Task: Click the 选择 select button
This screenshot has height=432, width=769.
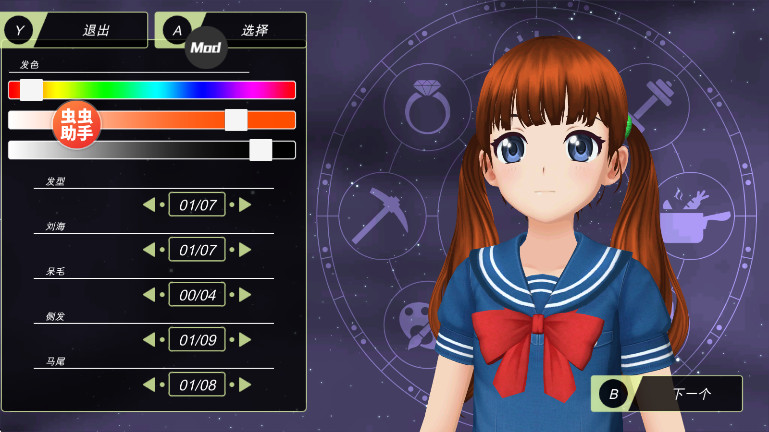Action: click(x=255, y=30)
